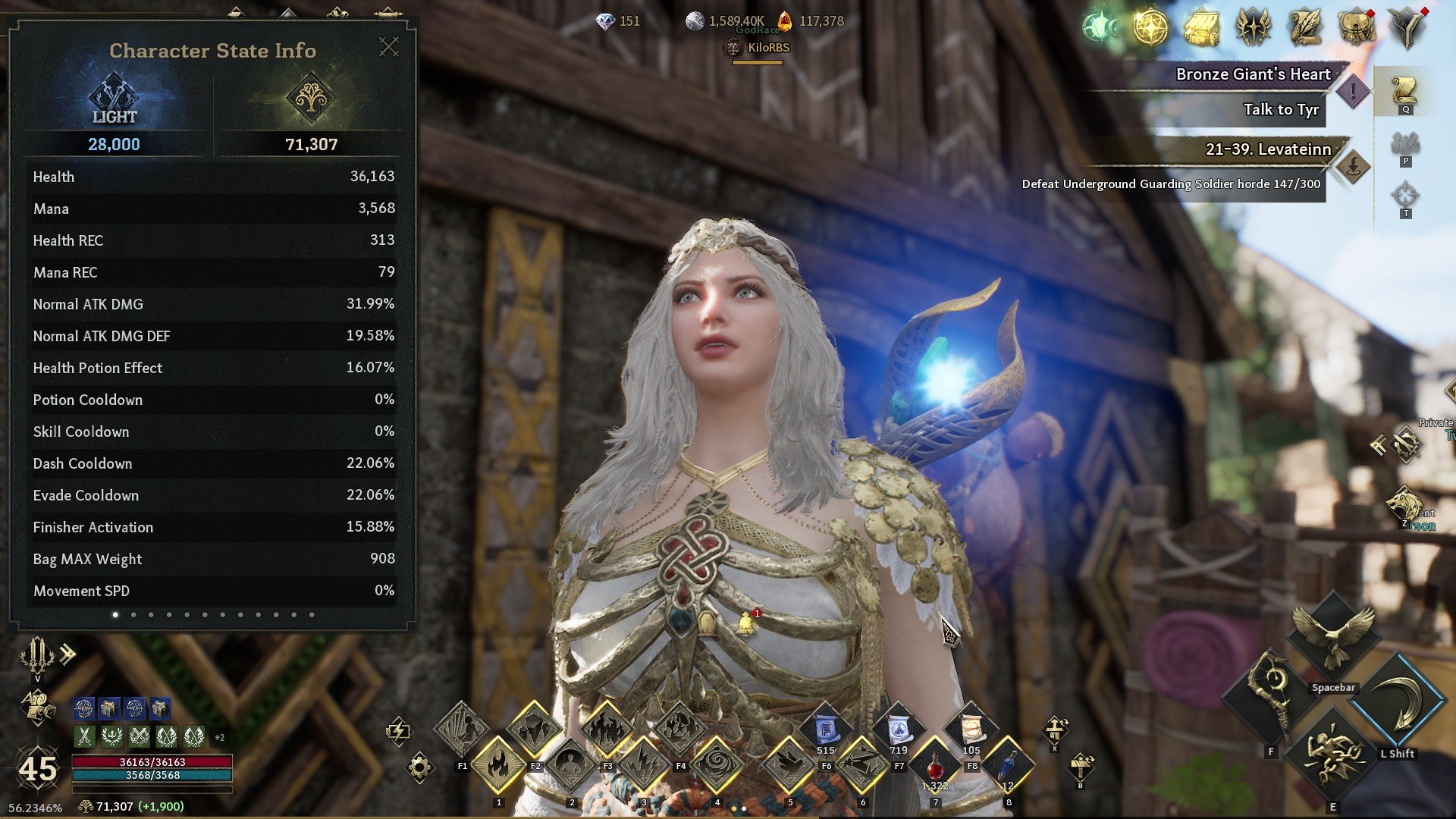Image resolution: width=1456 pixels, height=819 pixels.
Task: Open the scroll and quill journal icon
Action: tap(1305, 28)
